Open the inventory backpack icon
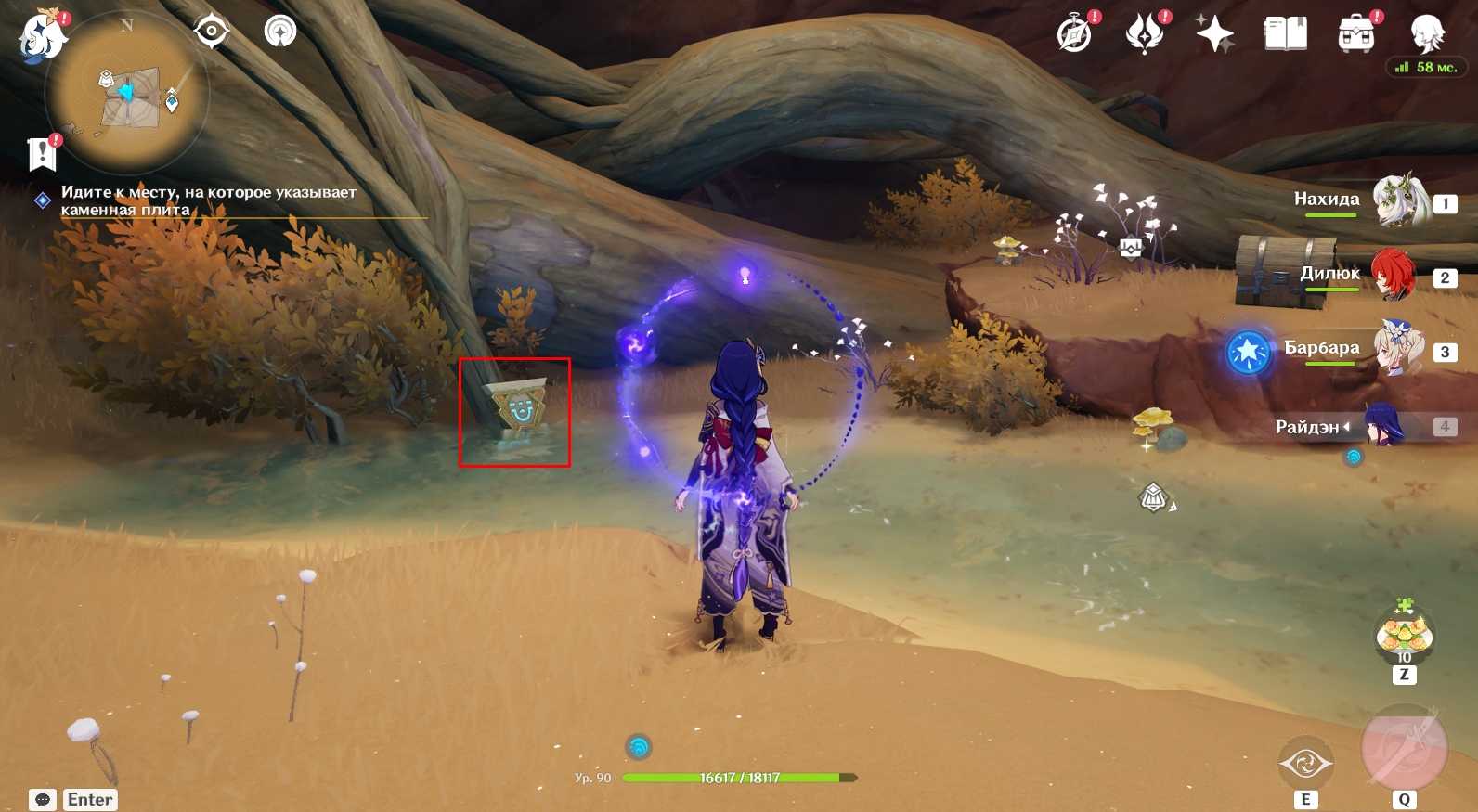This screenshot has height=812, width=1478. [x=1355, y=35]
